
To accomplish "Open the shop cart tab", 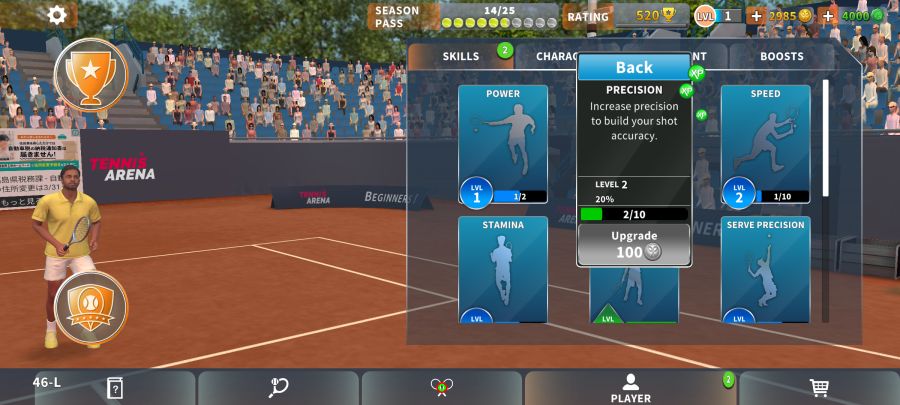I will coord(819,388).
